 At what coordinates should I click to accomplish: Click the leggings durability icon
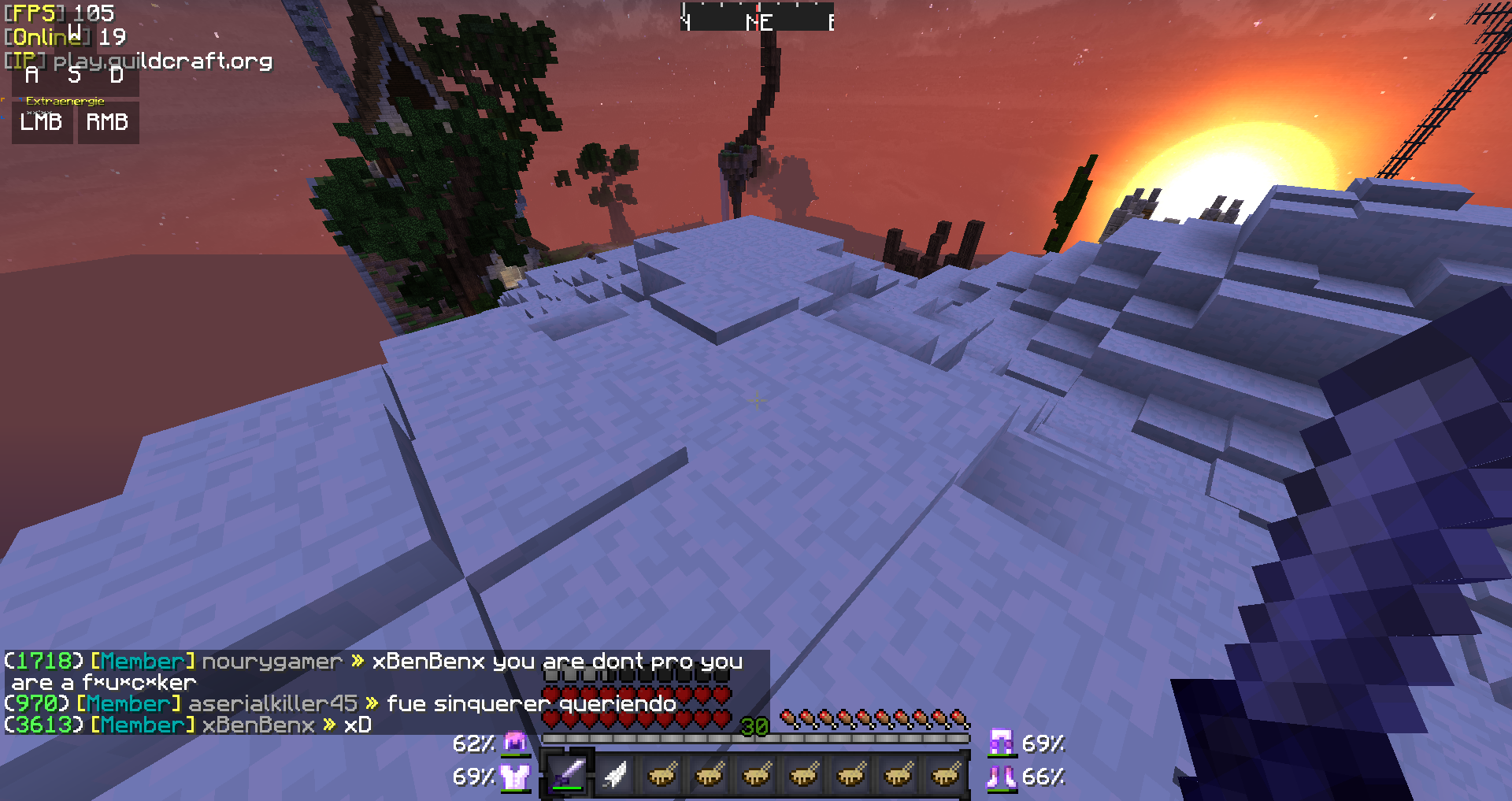pos(1001,743)
